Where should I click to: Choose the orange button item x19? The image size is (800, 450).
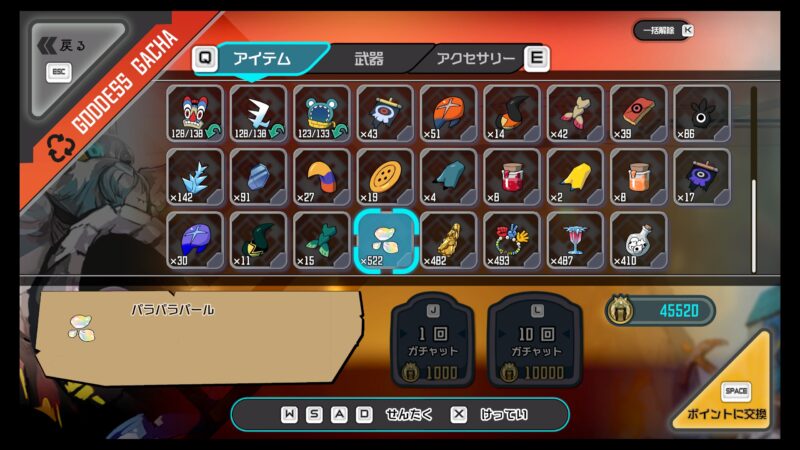click(x=385, y=177)
